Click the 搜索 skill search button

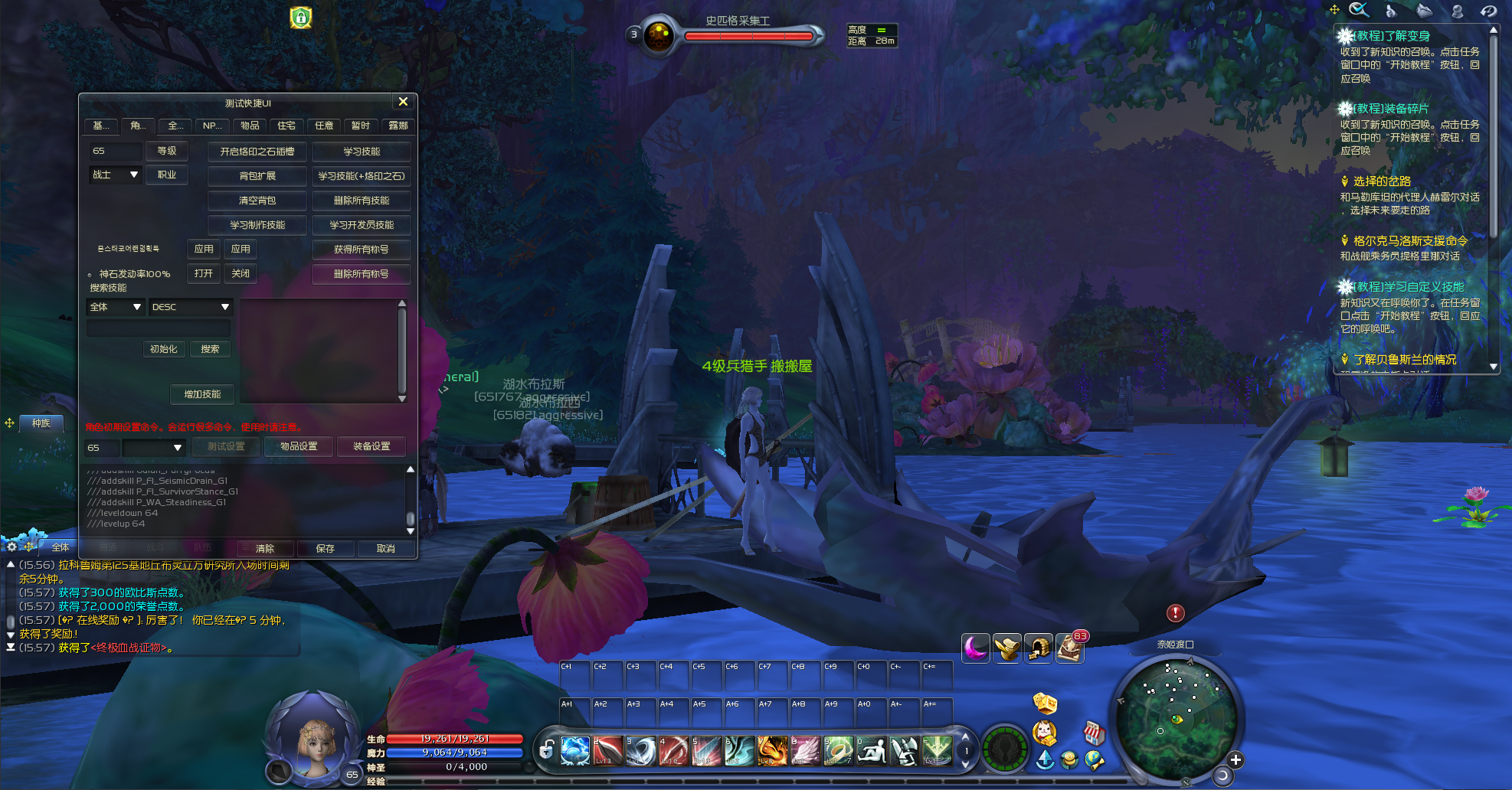tap(210, 349)
